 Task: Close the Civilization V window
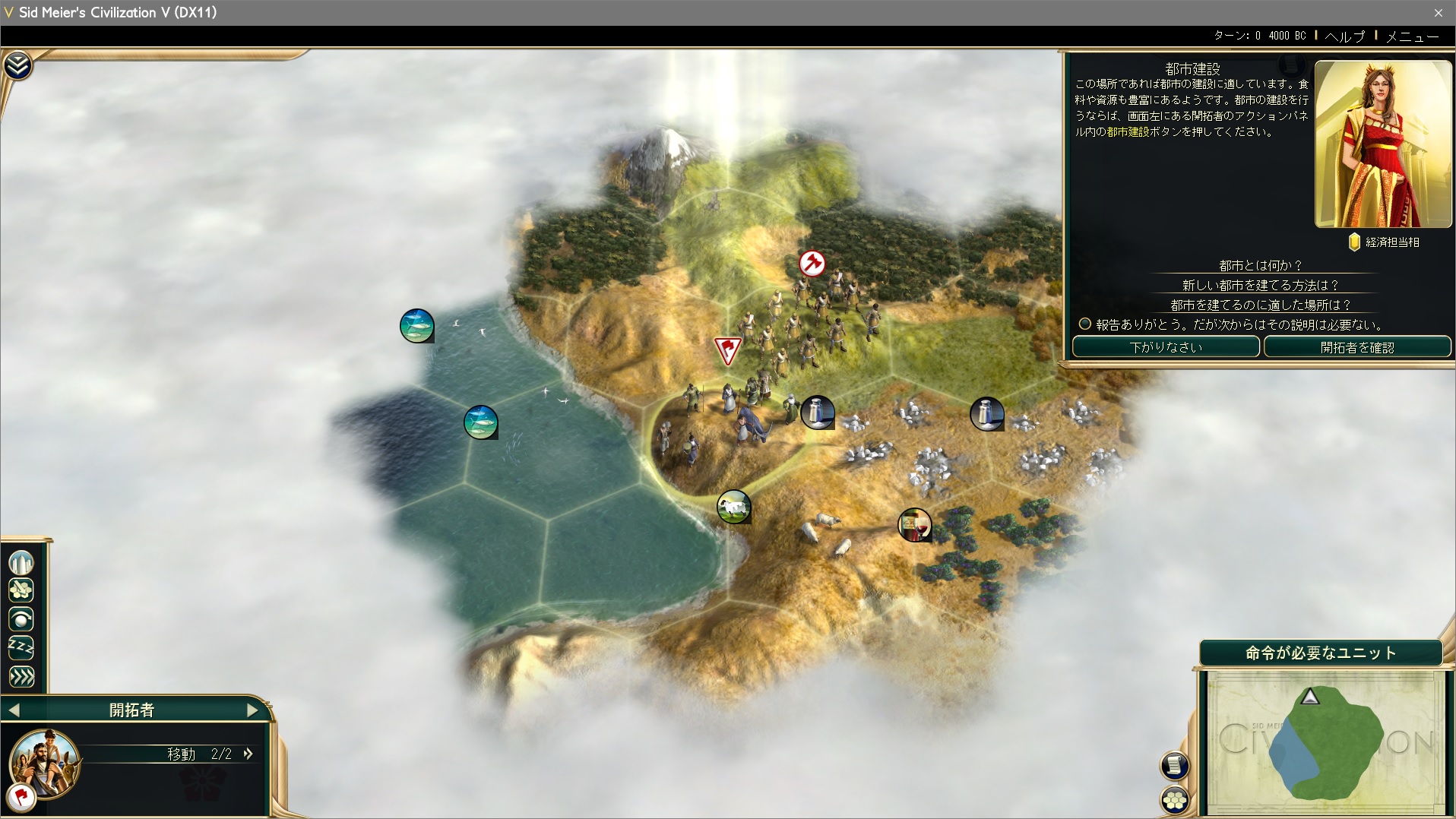[x=1438, y=12]
